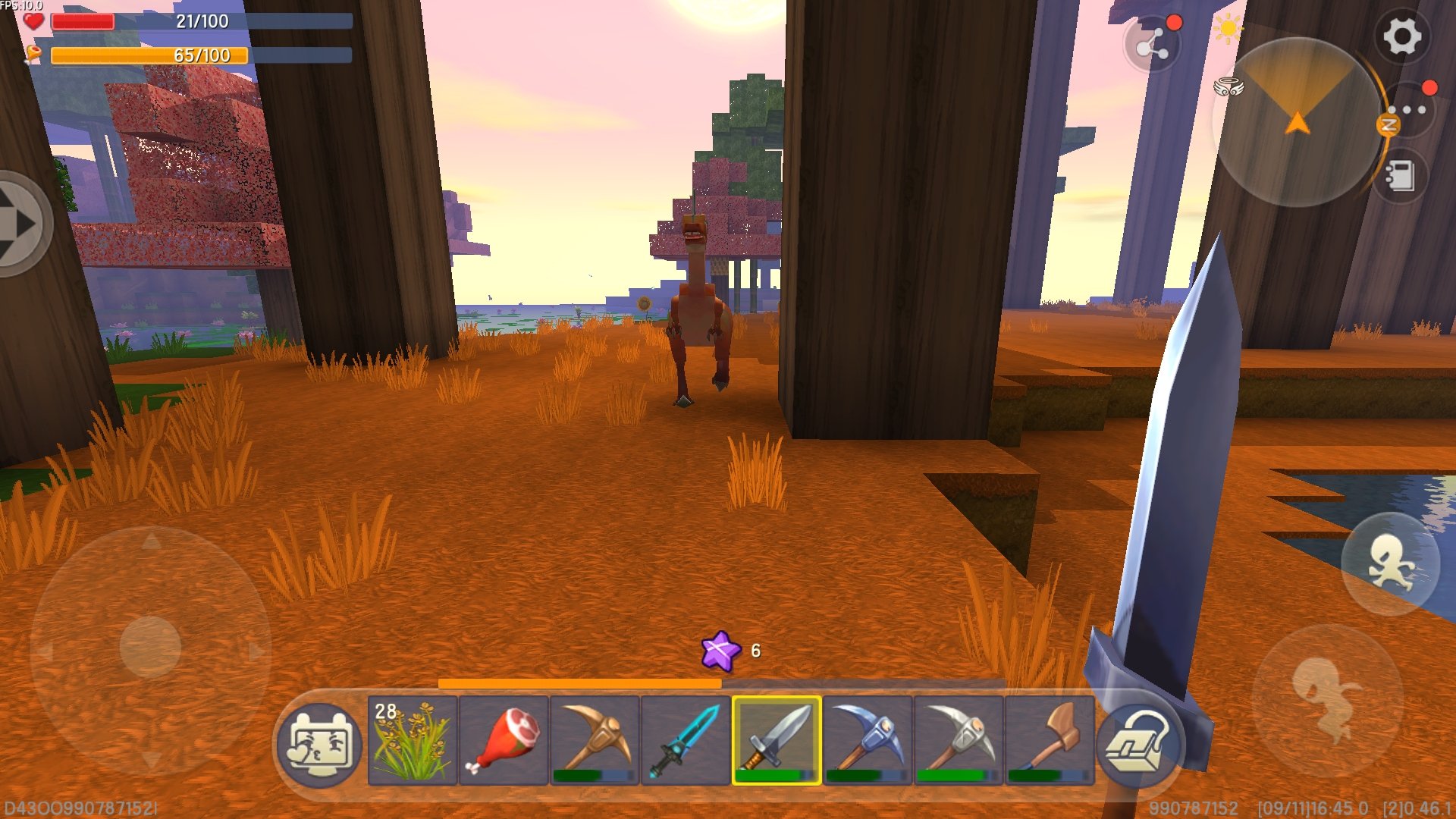This screenshot has height=819, width=1456.
Task: Open the notebook journal icon
Action: tap(1400, 177)
